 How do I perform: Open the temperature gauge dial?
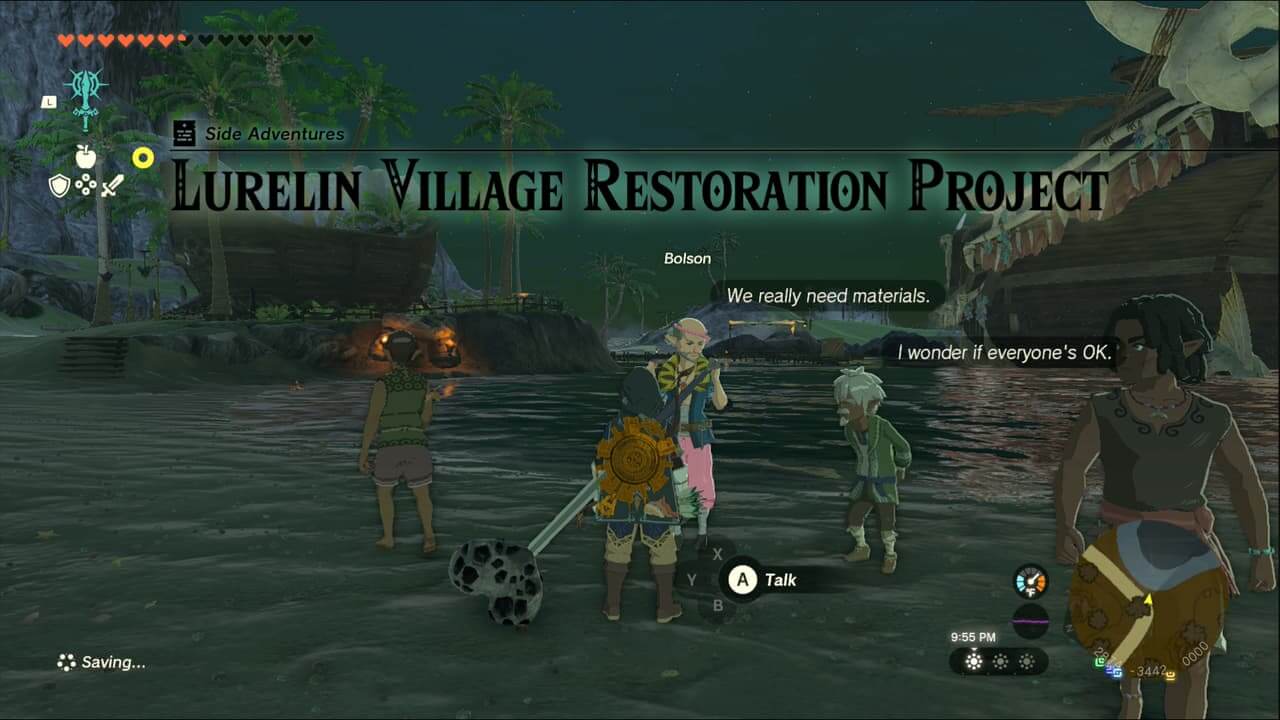(x=1031, y=582)
